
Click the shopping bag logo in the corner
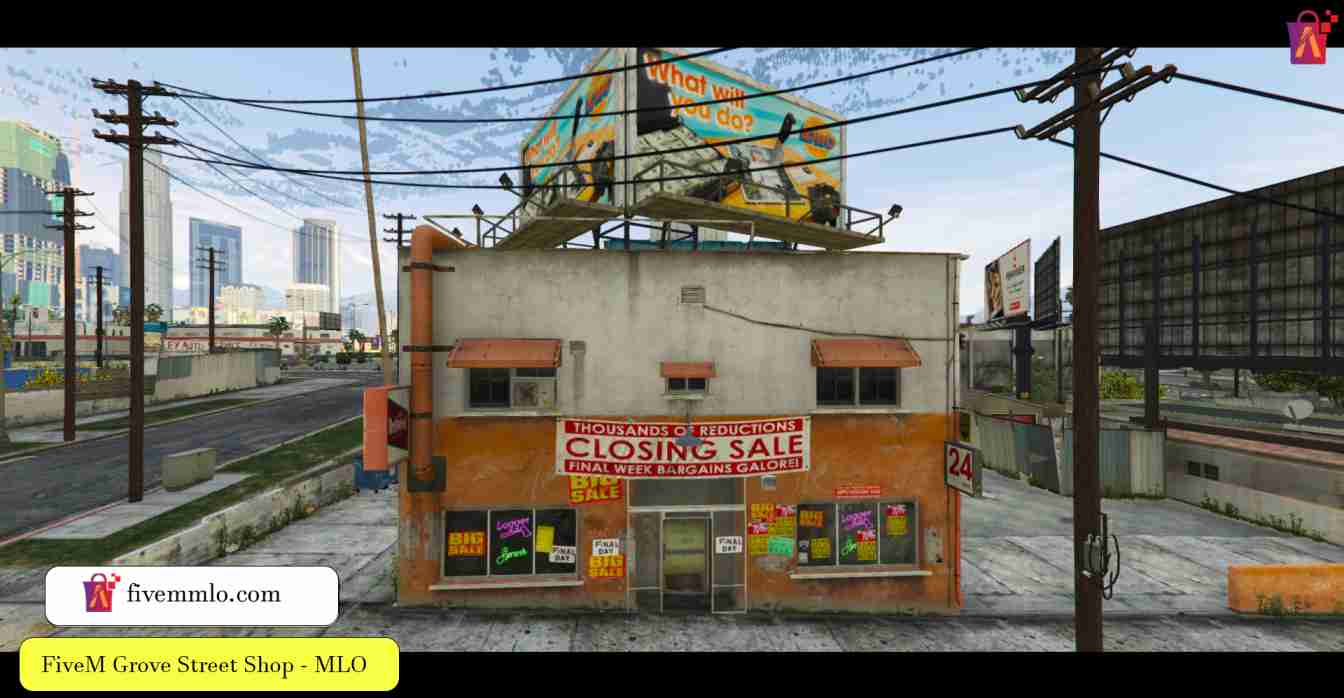coord(1310,38)
